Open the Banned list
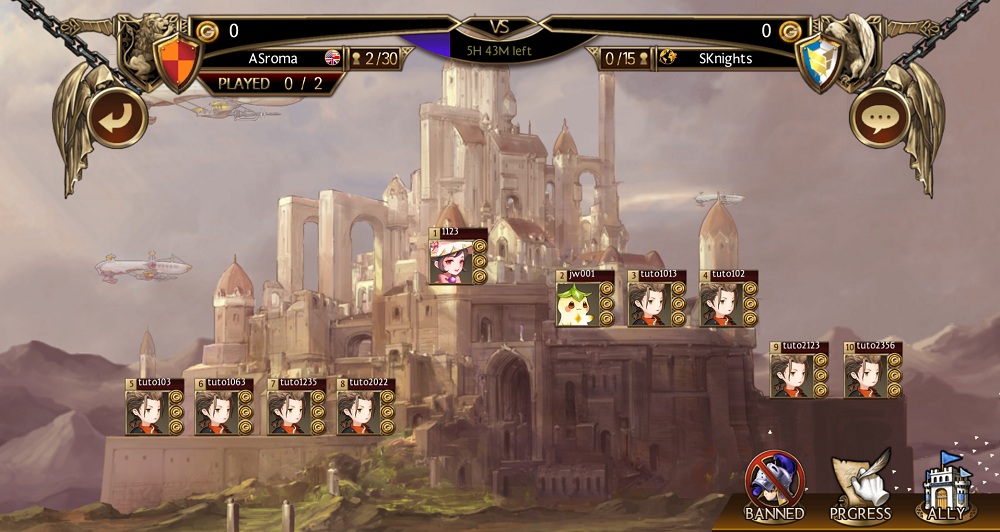 [x=774, y=483]
